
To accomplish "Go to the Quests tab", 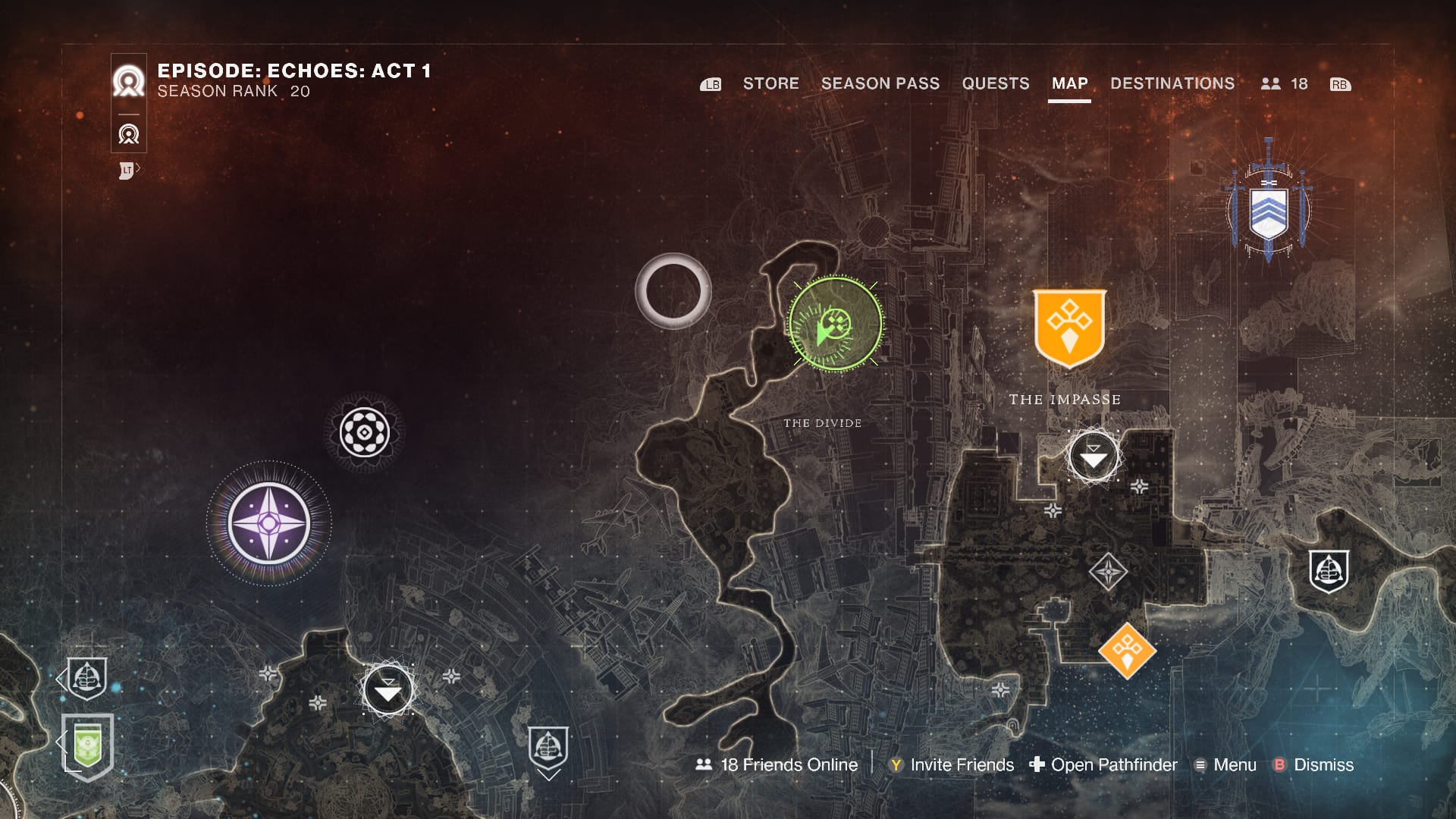I will pyautogui.click(x=995, y=83).
